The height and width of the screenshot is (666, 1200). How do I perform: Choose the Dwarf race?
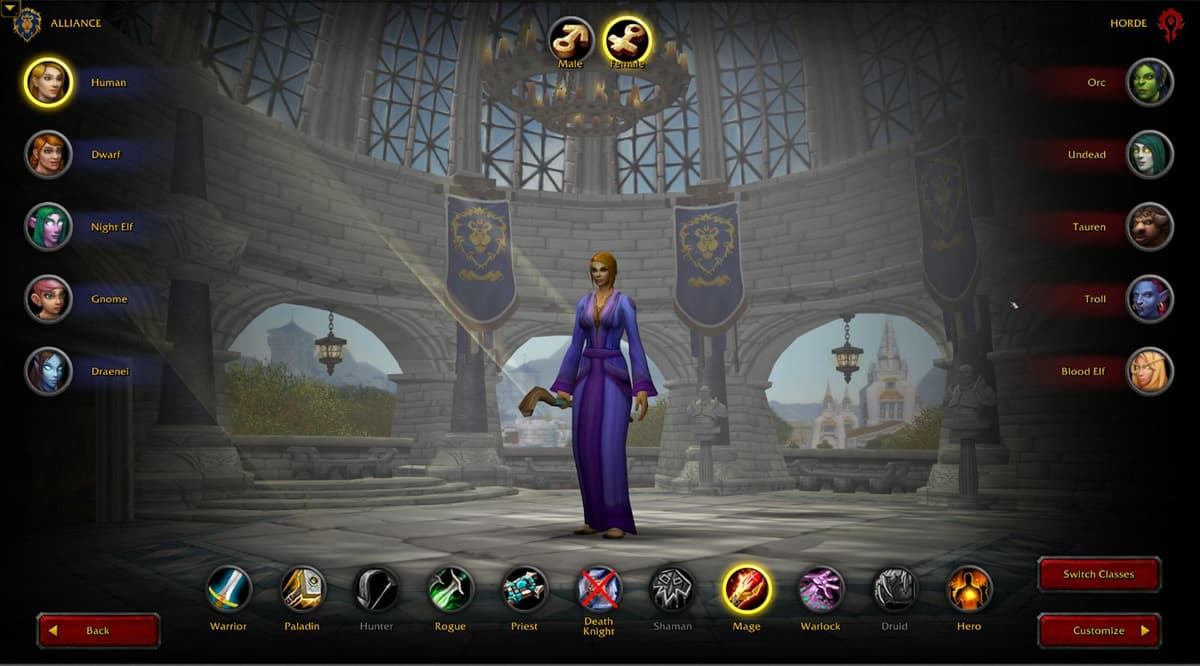coord(48,155)
